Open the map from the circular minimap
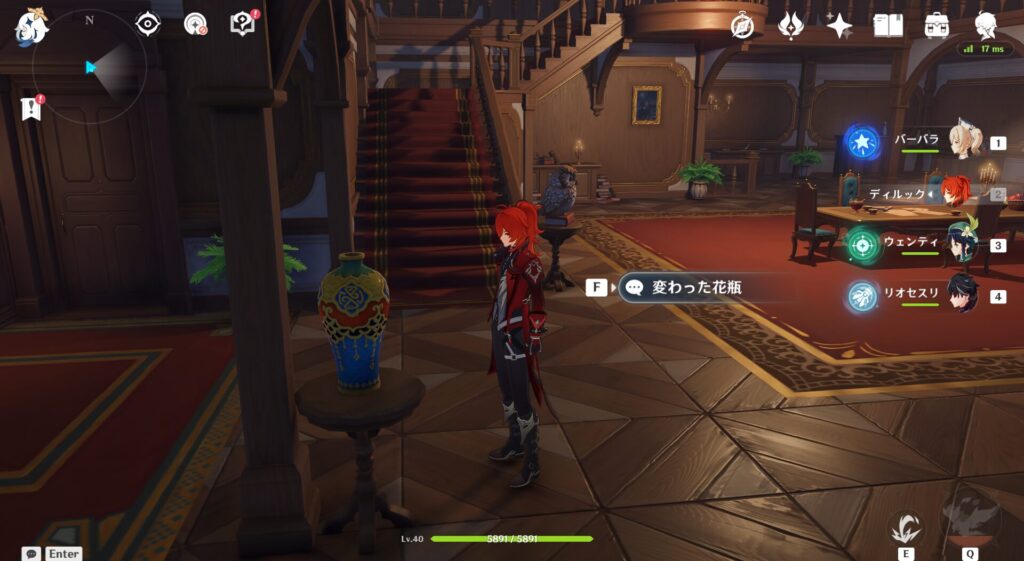Screen dimensions: 1024x561 (x=89, y=67)
